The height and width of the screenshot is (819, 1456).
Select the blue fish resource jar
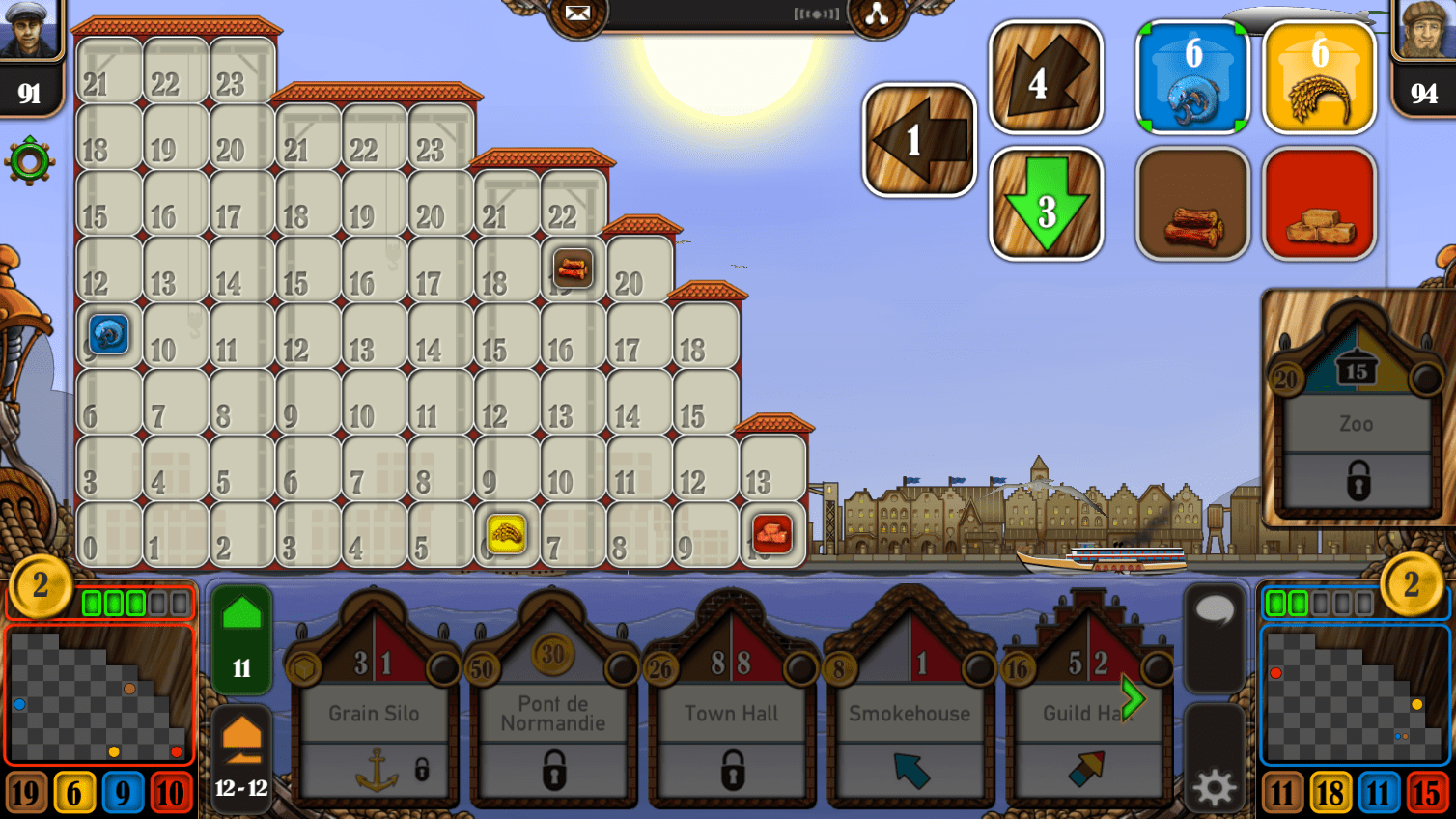[1192, 75]
